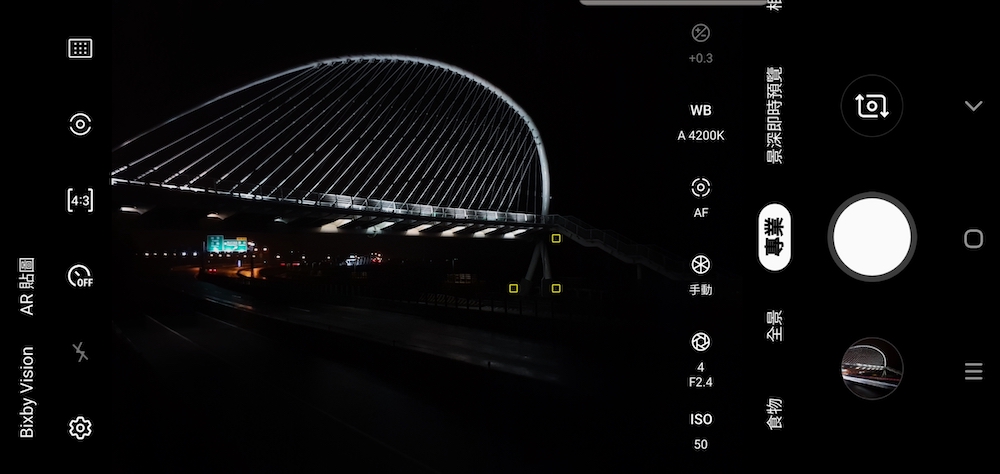The width and height of the screenshot is (1000, 474).
Task: Change the 4:3 aspect ratio
Action: tap(80, 200)
